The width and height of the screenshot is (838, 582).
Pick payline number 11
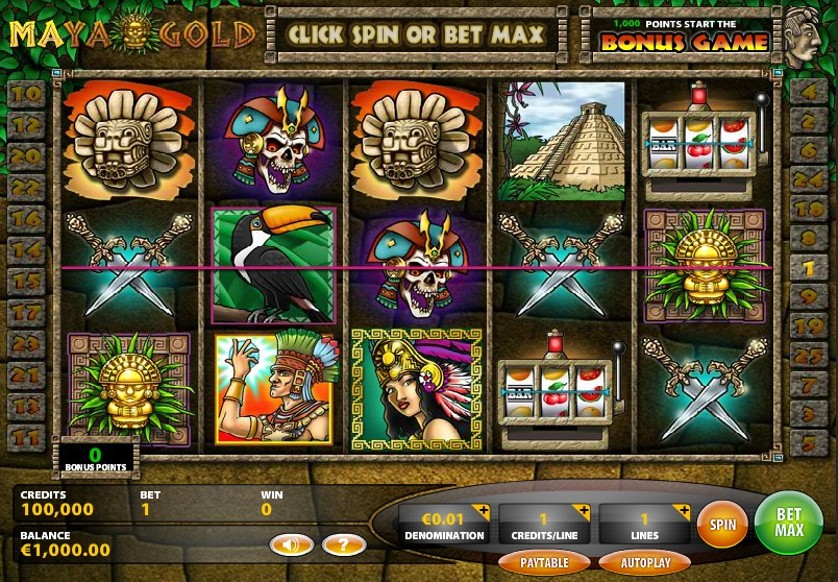click(27, 435)
